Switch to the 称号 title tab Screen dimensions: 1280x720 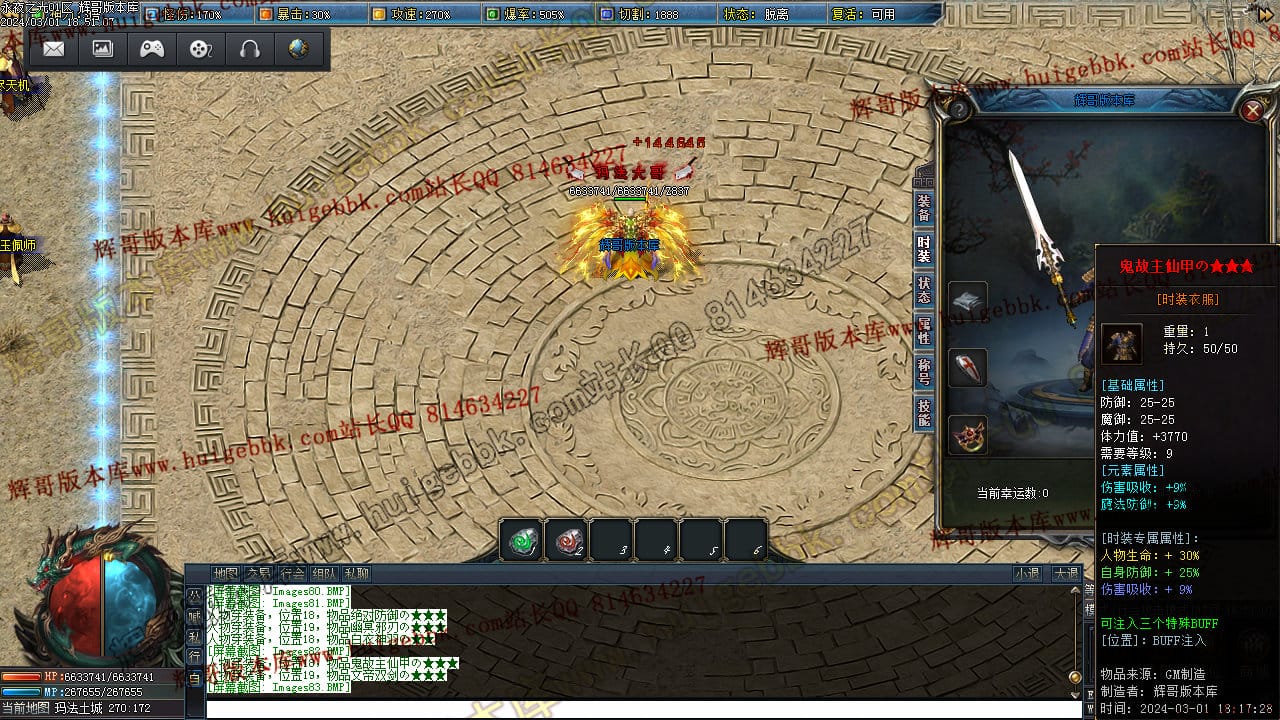coord(924,372)
